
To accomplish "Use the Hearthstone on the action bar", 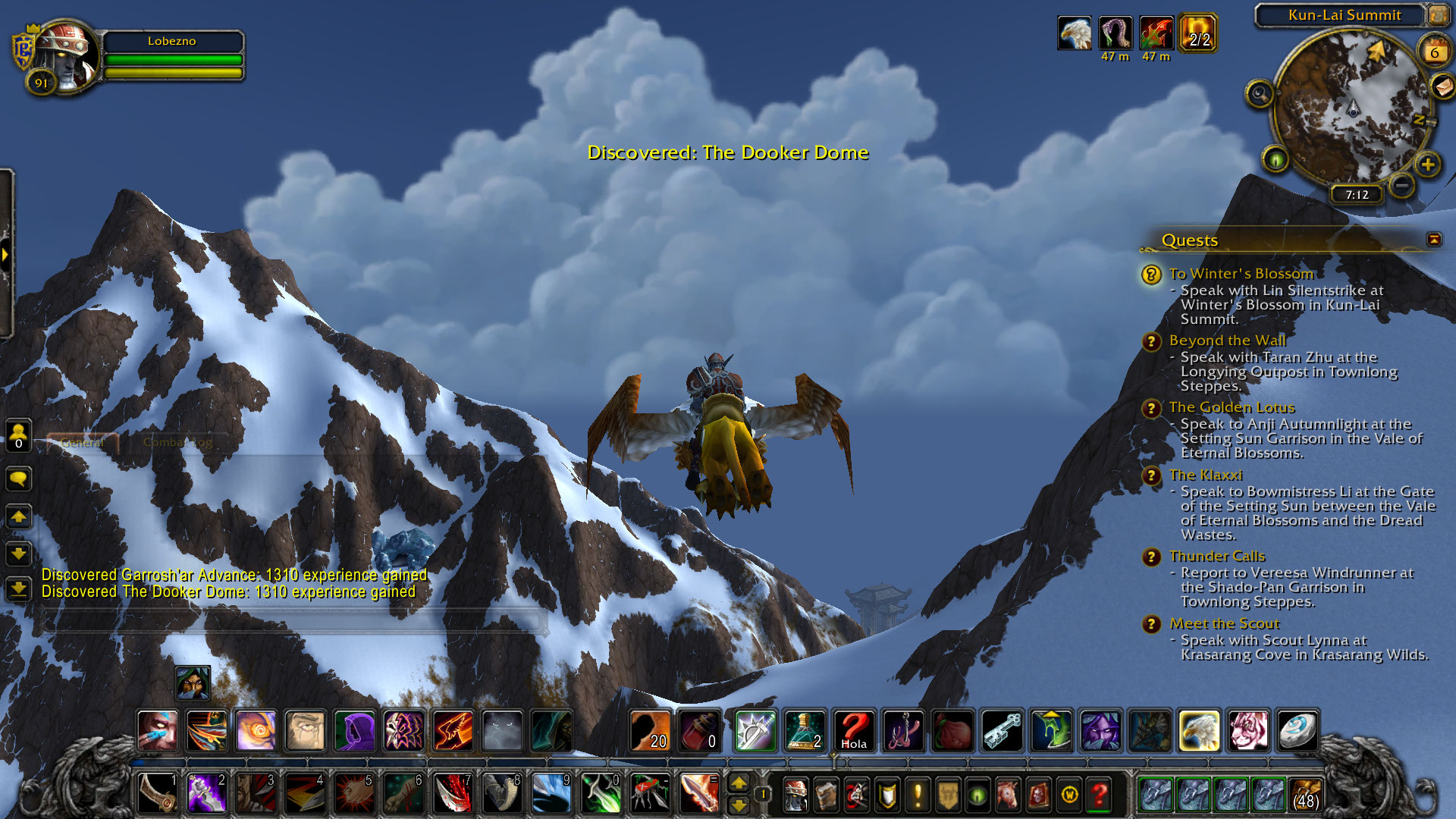I will coord(1297,731).
